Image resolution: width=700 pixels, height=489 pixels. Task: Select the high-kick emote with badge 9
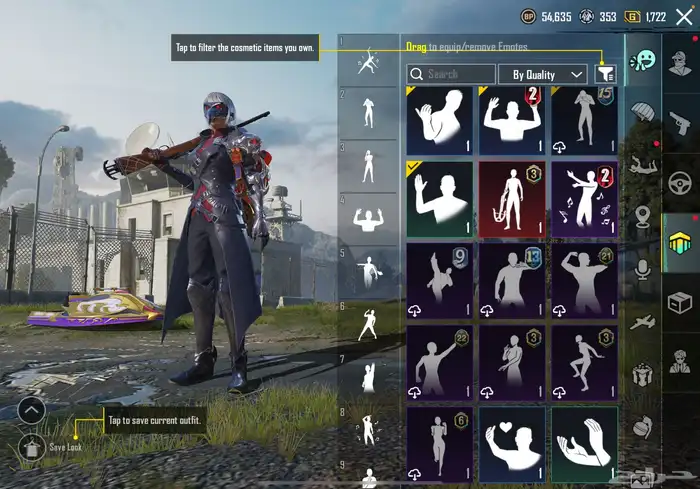(x=439, y=280)
